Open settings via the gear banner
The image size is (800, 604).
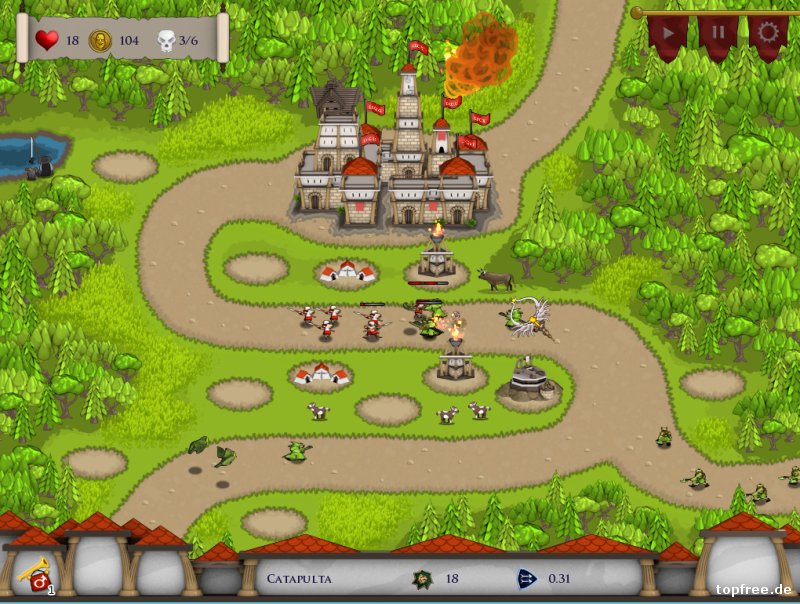click(x=767, y=32)
